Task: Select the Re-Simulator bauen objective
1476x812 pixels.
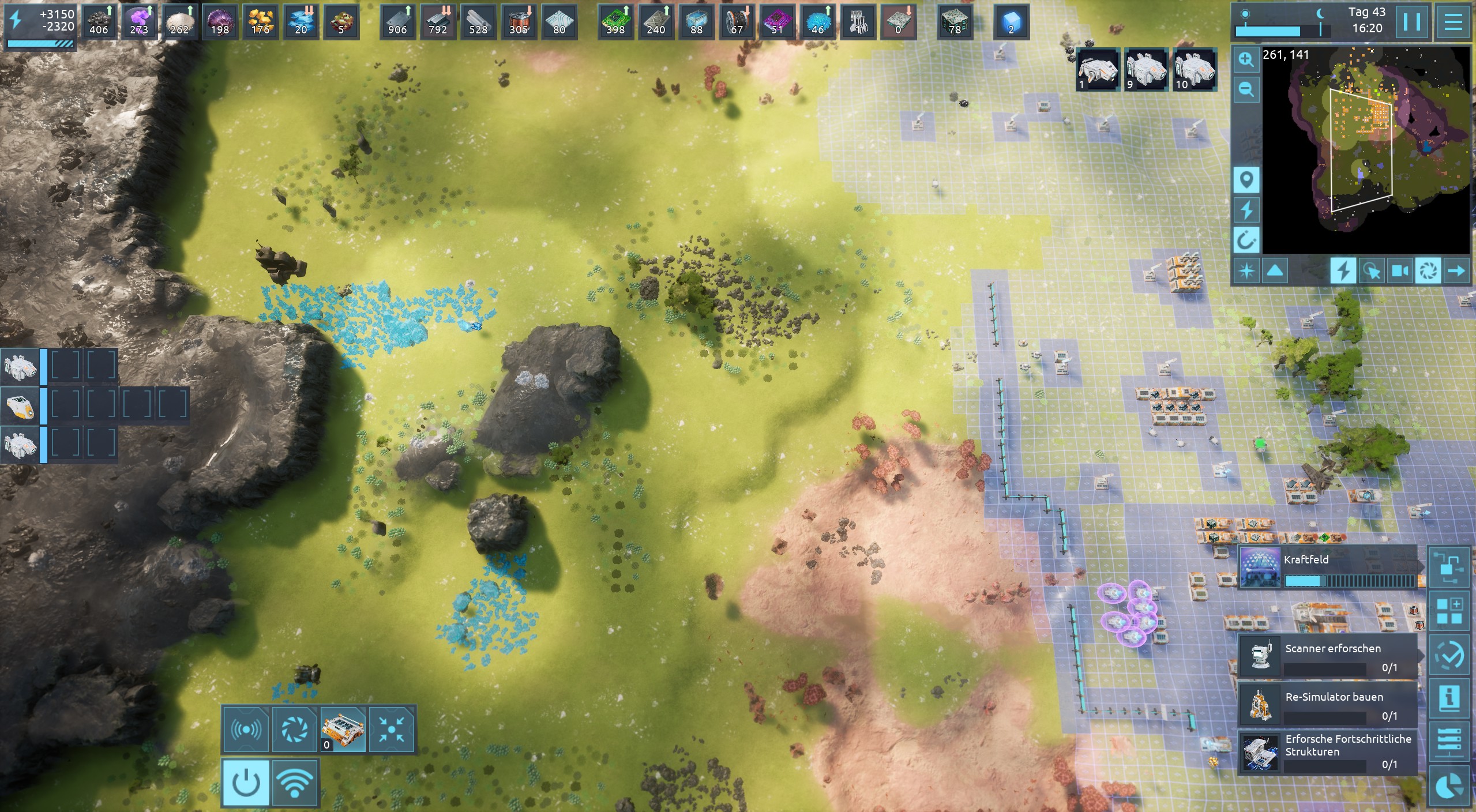Action: 1328,705
